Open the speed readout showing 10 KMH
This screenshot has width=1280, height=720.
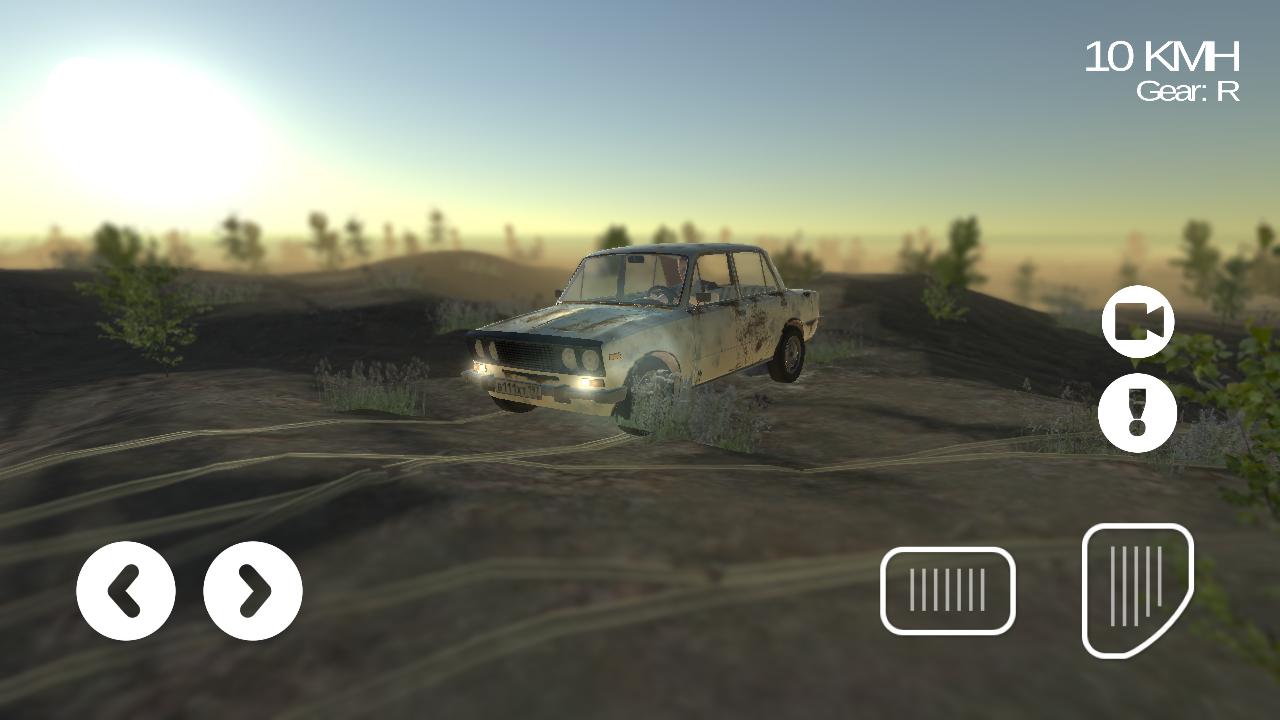[1160, 55]
